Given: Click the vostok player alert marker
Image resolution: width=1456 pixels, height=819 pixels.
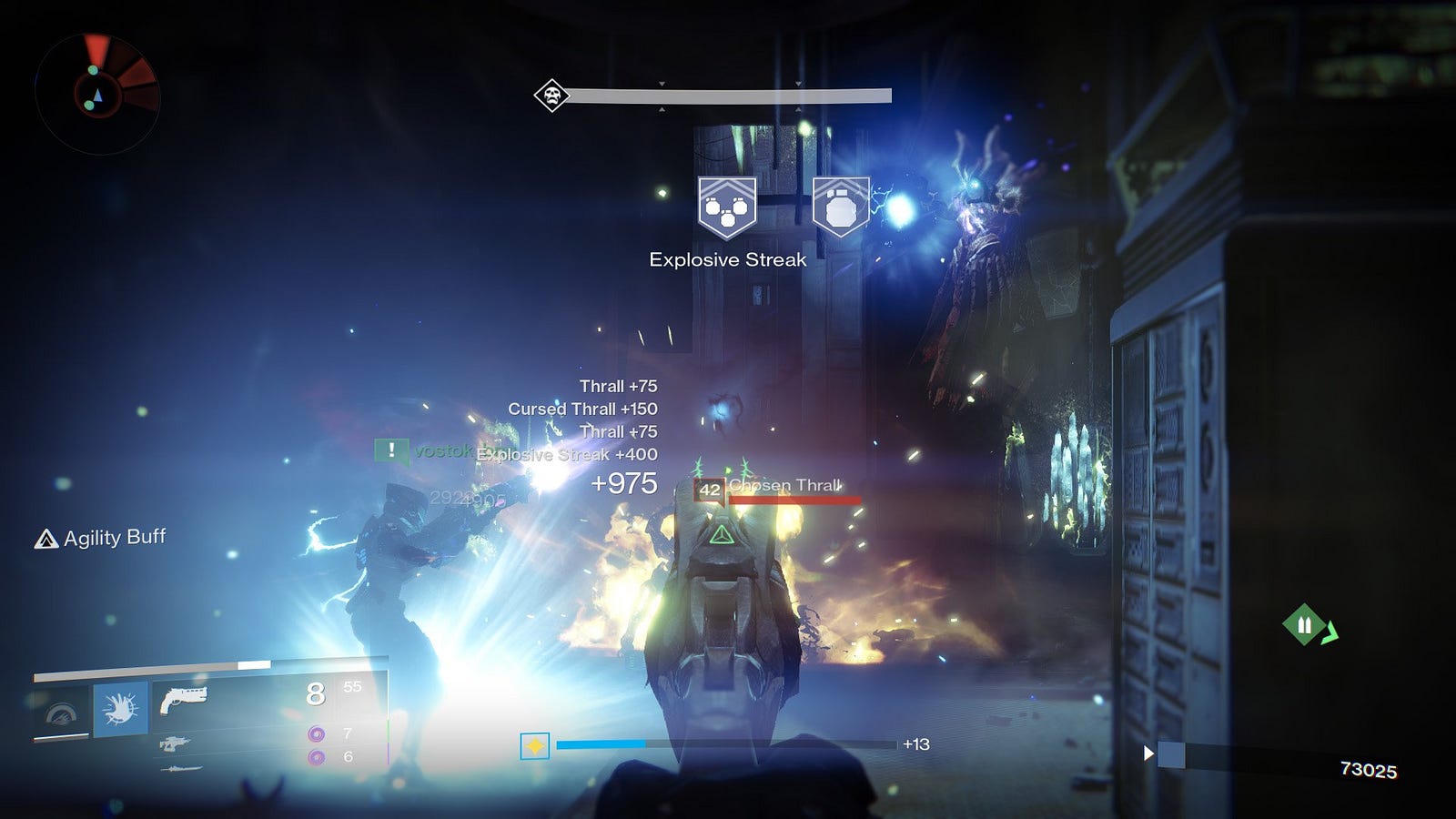Looking at the screenshot, I should 391,450.
